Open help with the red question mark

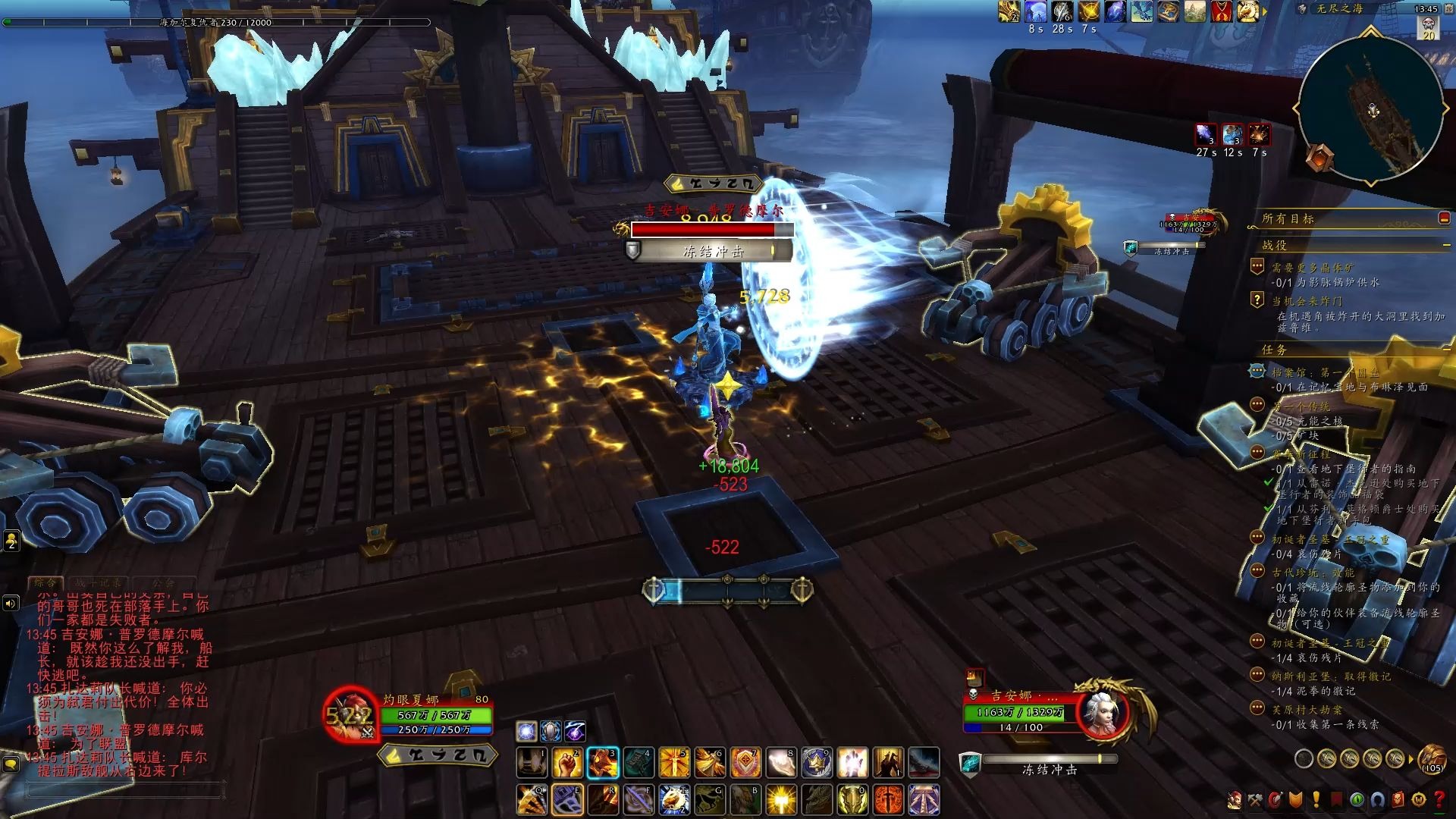point(1439,800)
